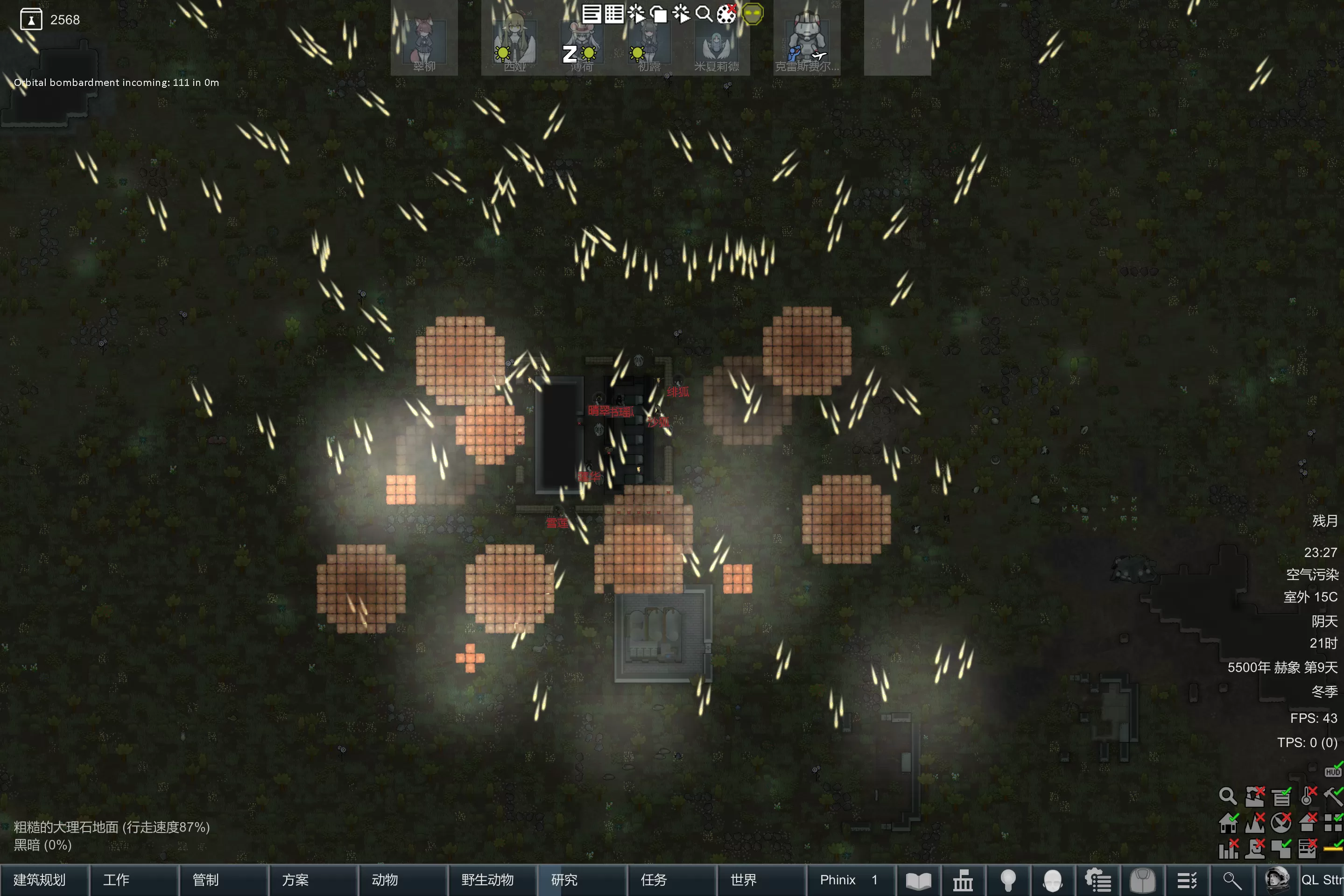This screenshot has height=896, width=1344.
Task: Show the 野生动物 wildlife tab
Action: click(487, 880)
